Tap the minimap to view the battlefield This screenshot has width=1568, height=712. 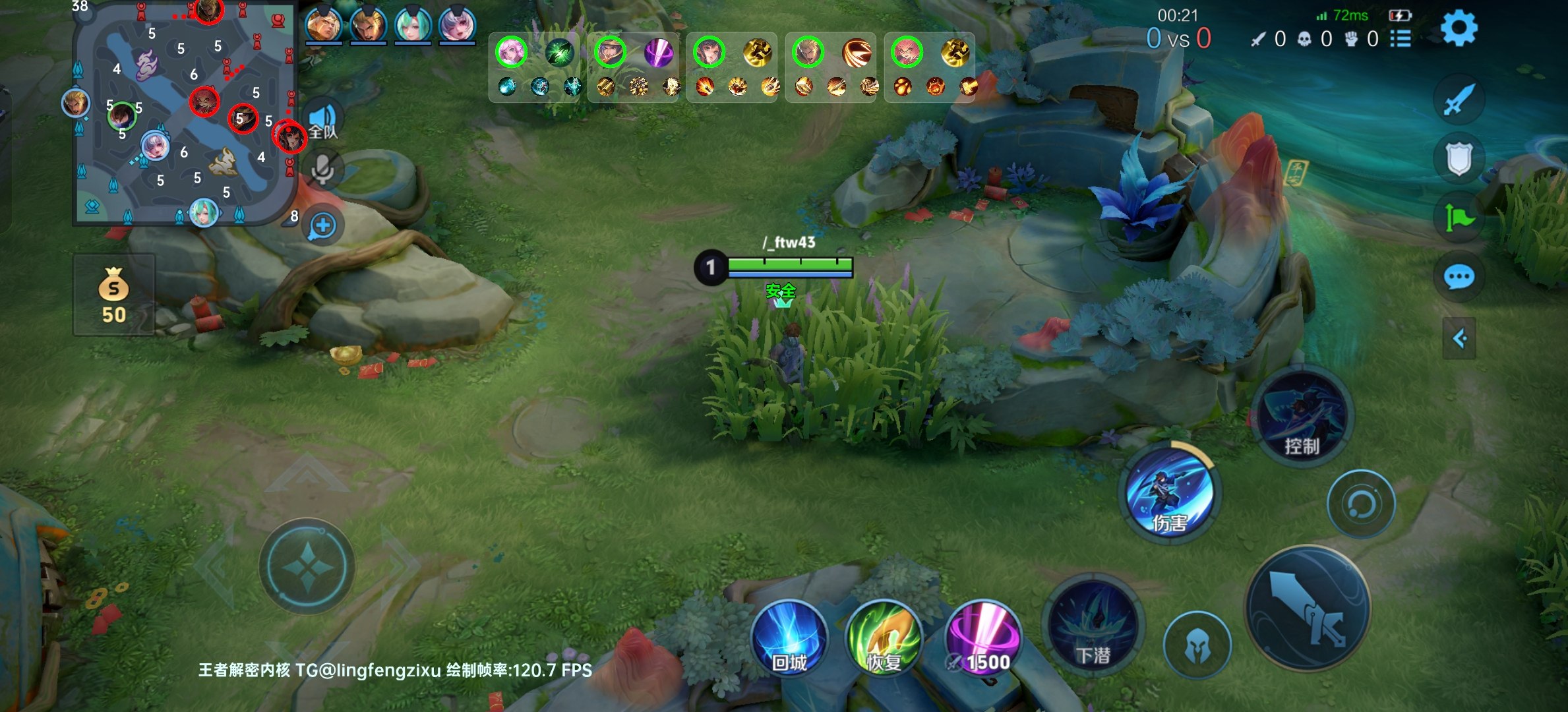click(x=185, y=115)
